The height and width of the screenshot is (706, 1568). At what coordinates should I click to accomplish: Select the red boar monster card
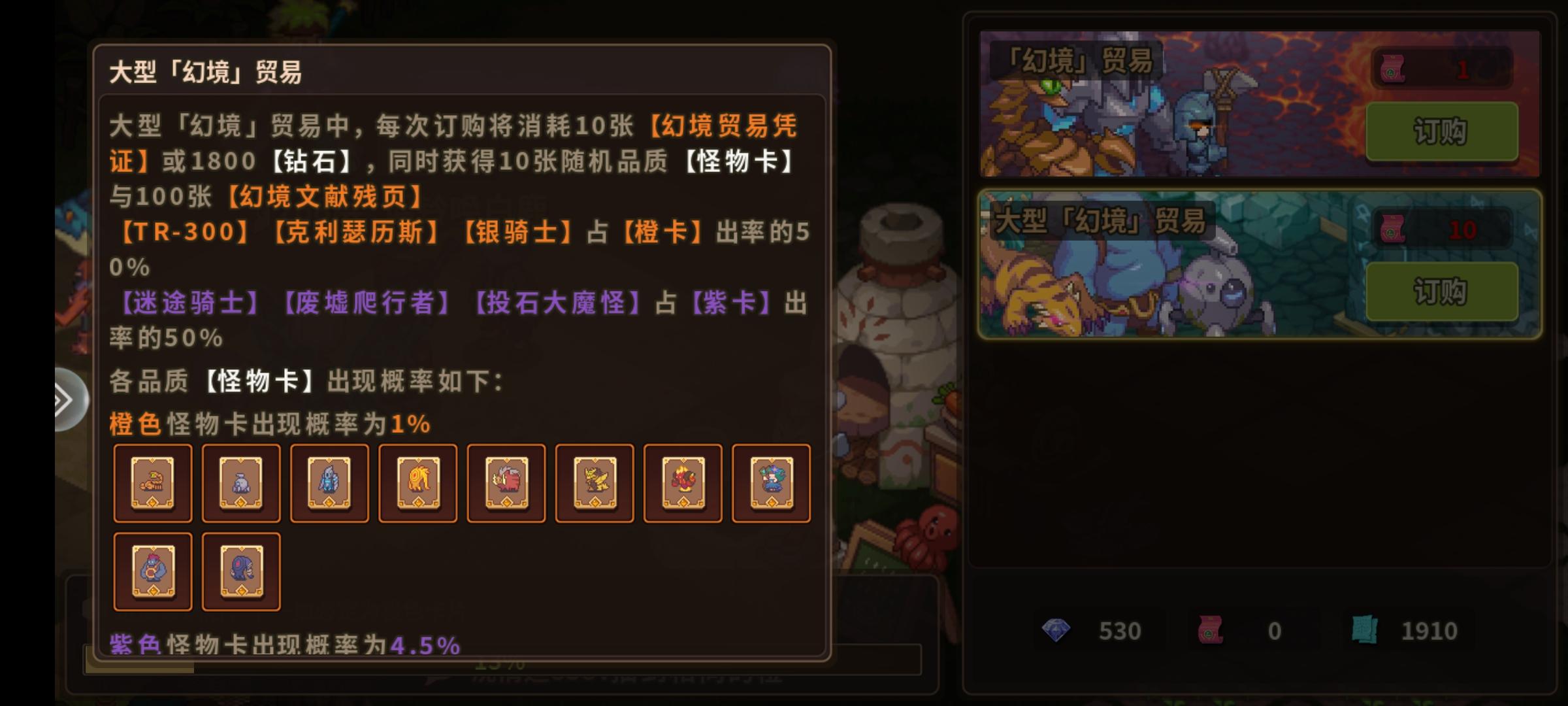click(506, 483)
